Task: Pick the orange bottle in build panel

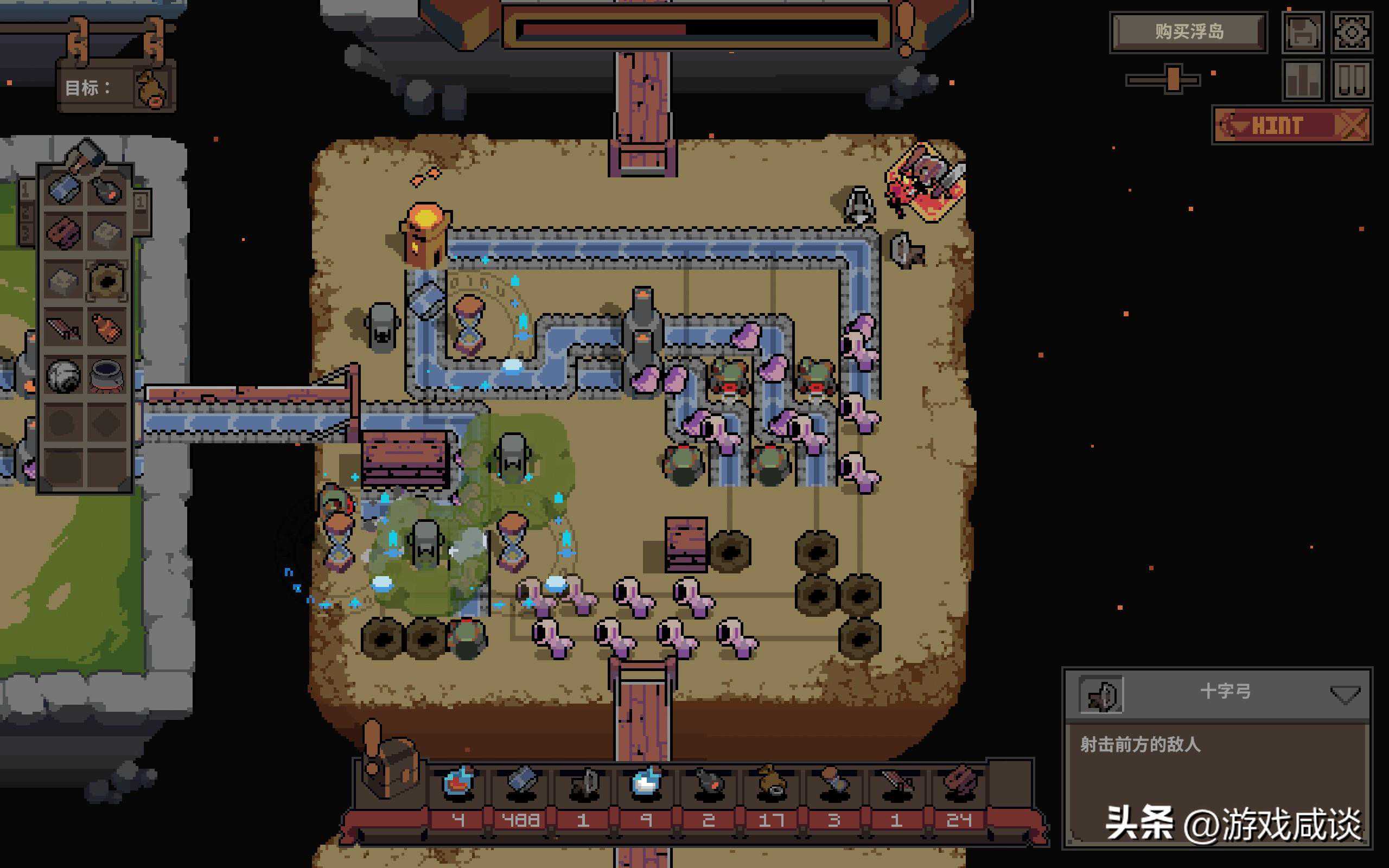Action: tap(107, 328)
